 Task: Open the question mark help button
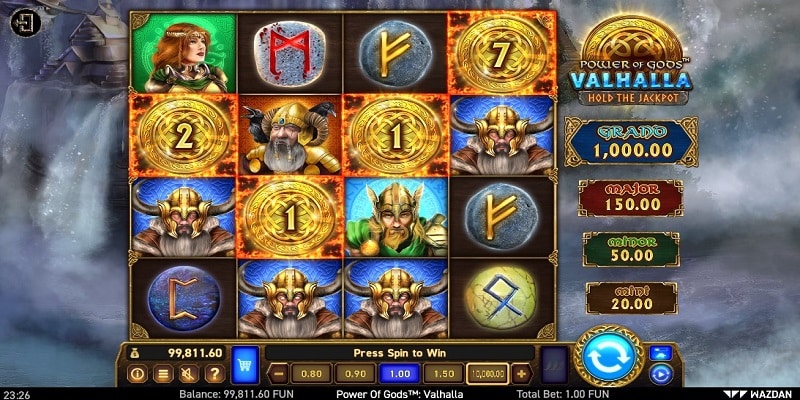click(x=213, y=374)
